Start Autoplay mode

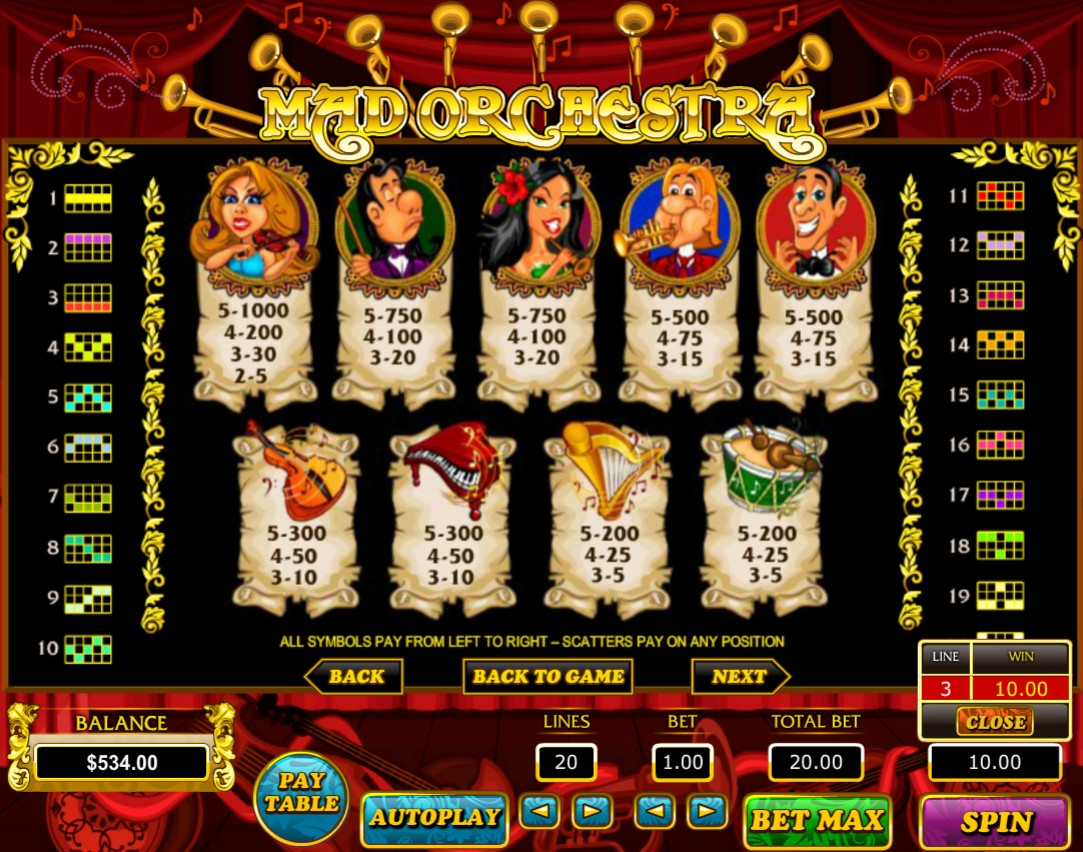[434, 818]
